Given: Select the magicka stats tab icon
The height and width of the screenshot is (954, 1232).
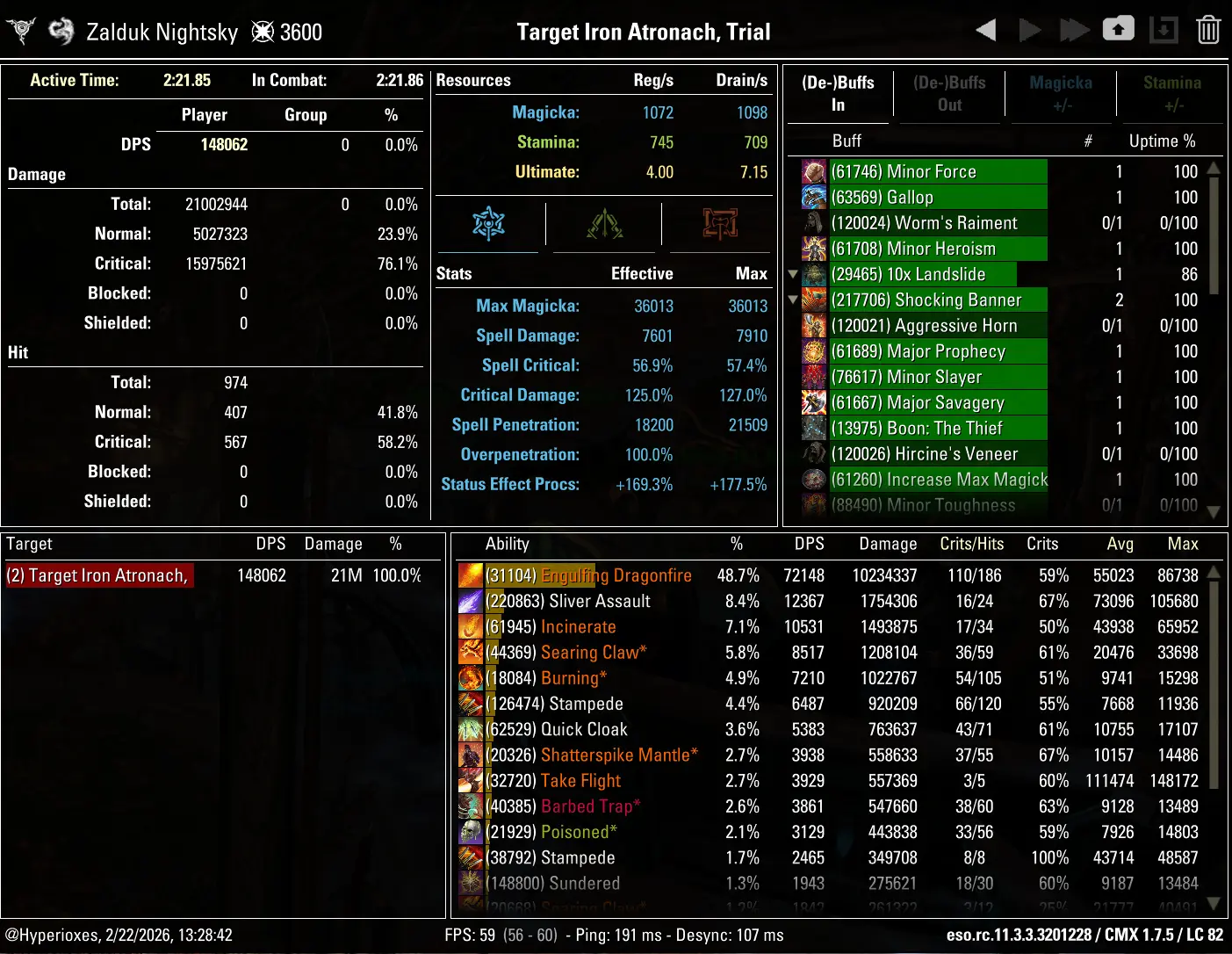Looking at the screenshot, I should 488,224.
